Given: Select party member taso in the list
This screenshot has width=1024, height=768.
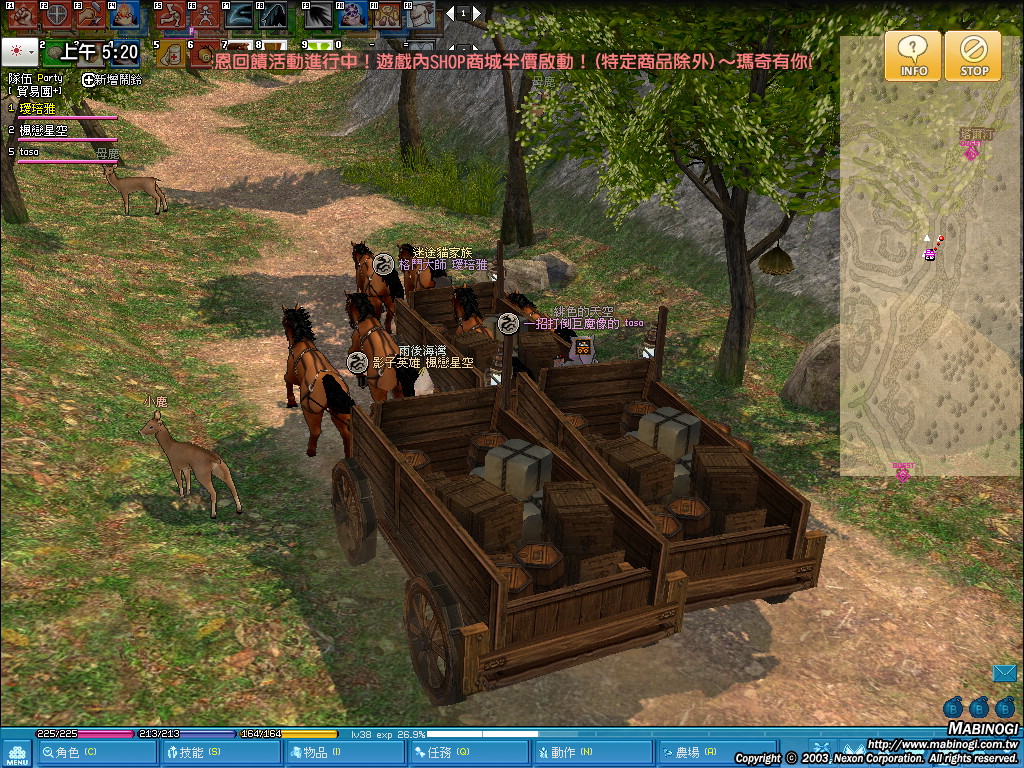Looking at the screenshot, I should (32, 152).
